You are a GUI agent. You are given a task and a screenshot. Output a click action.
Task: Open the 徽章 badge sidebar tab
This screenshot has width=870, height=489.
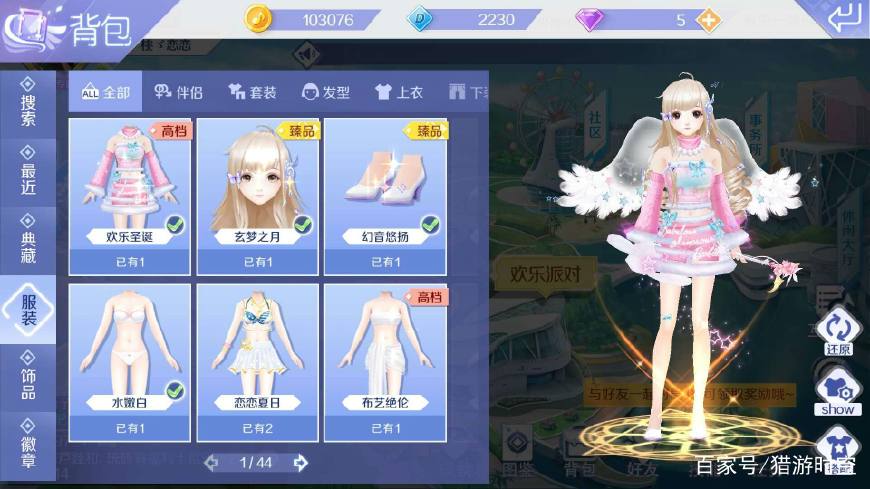click(28, 443)
